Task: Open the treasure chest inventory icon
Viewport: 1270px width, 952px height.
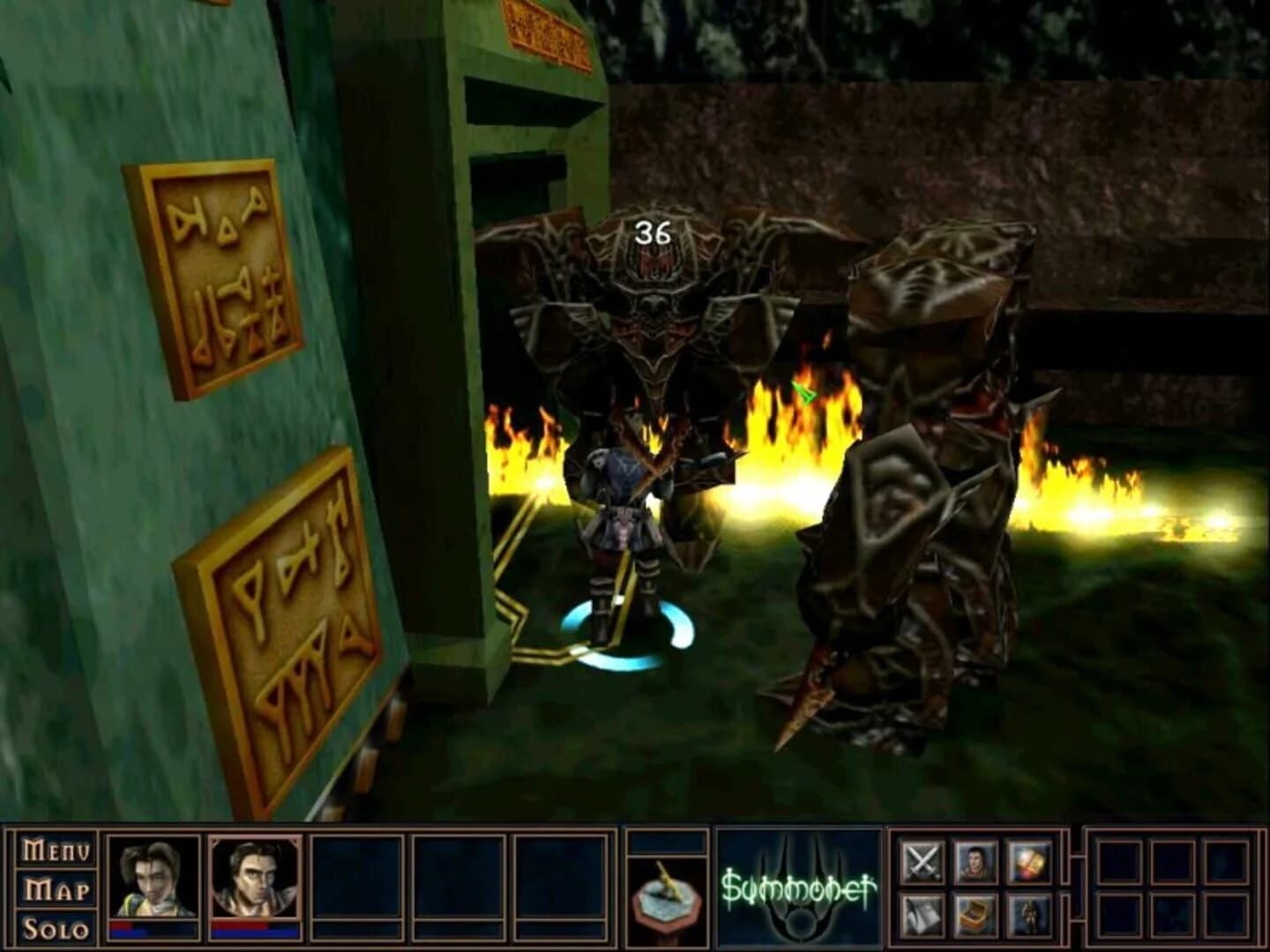Action: tap(975, 917)
